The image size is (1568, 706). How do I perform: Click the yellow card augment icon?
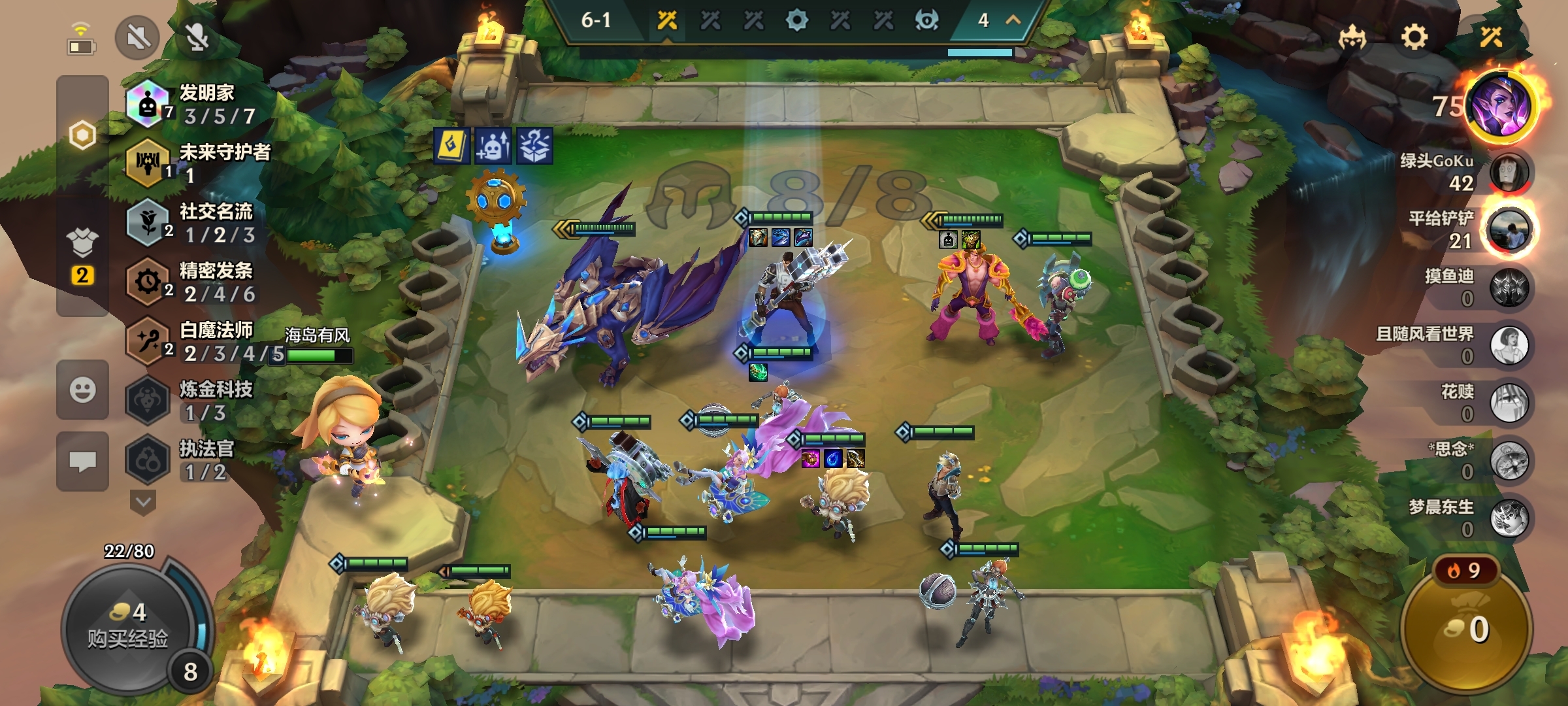click(x=451, y=145)
